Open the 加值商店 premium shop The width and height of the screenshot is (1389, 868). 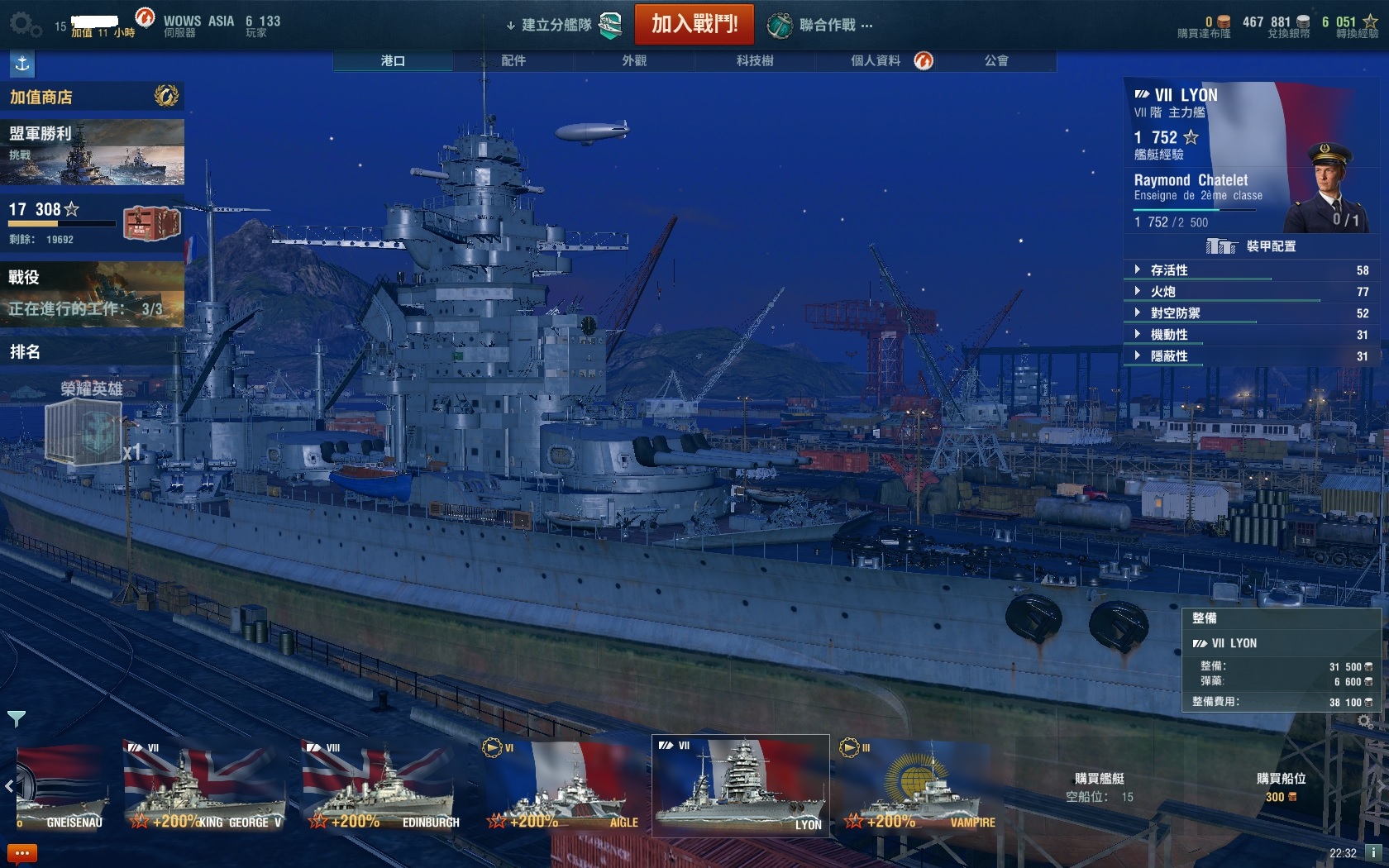[91, 97]
